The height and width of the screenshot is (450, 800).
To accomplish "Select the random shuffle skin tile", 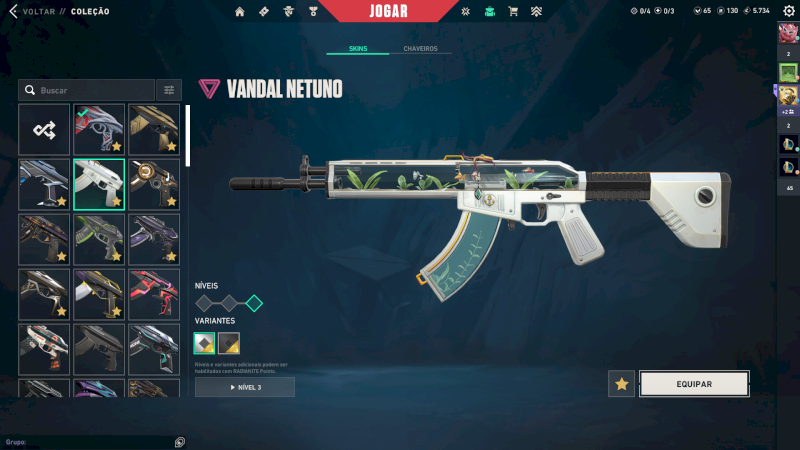I will coord(44,129).
